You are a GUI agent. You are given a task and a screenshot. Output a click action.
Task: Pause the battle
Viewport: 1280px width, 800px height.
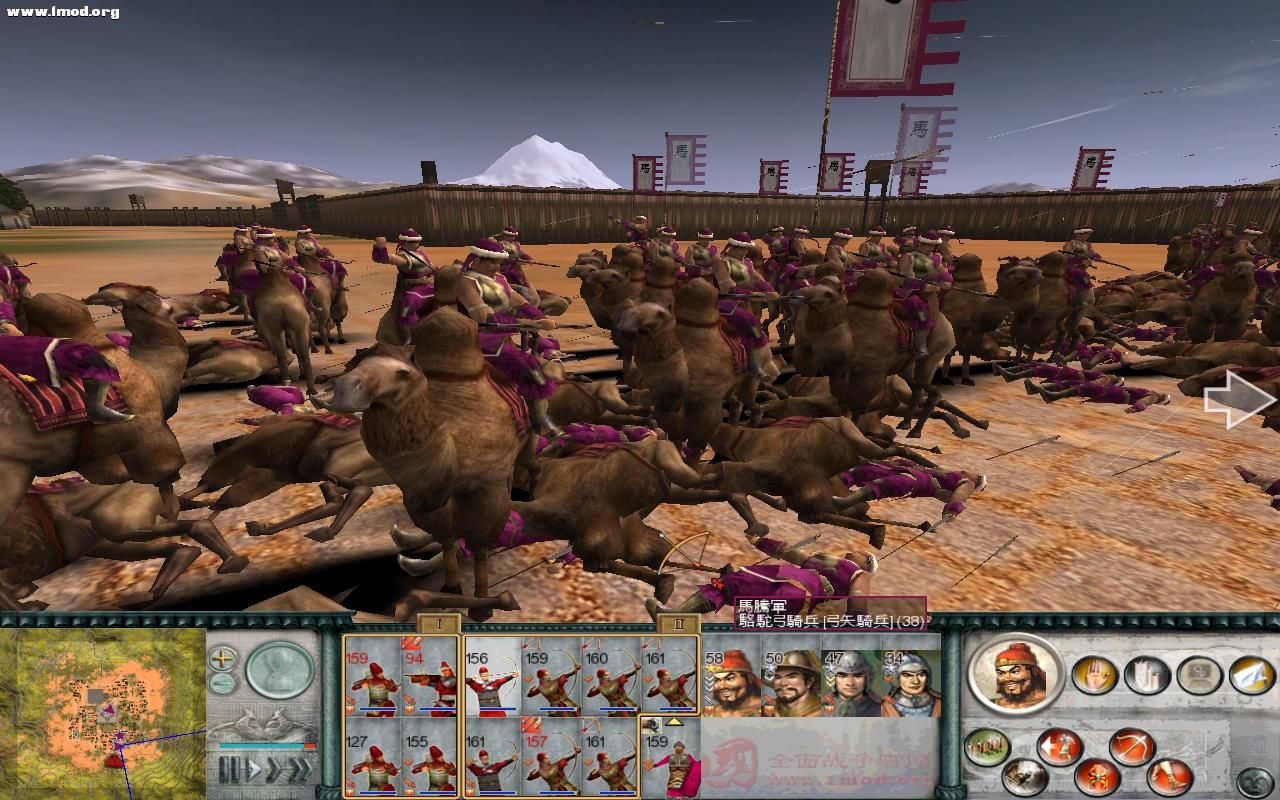click(229, 770)
